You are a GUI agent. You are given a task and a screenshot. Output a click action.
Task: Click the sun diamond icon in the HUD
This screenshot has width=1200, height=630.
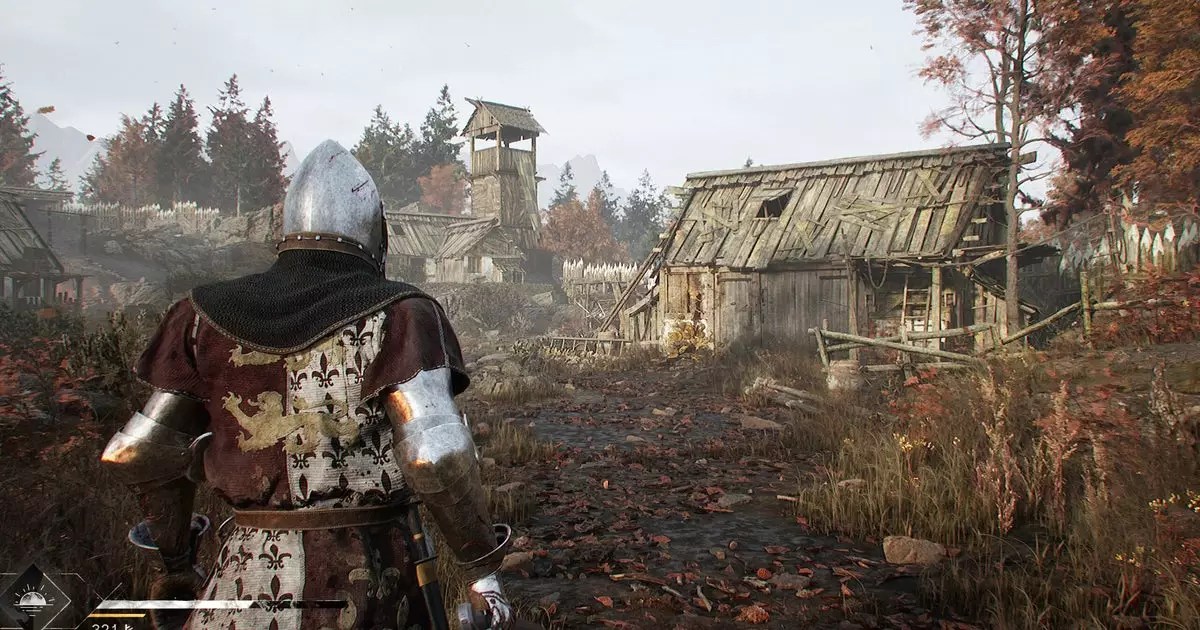[x=33, y=600]
